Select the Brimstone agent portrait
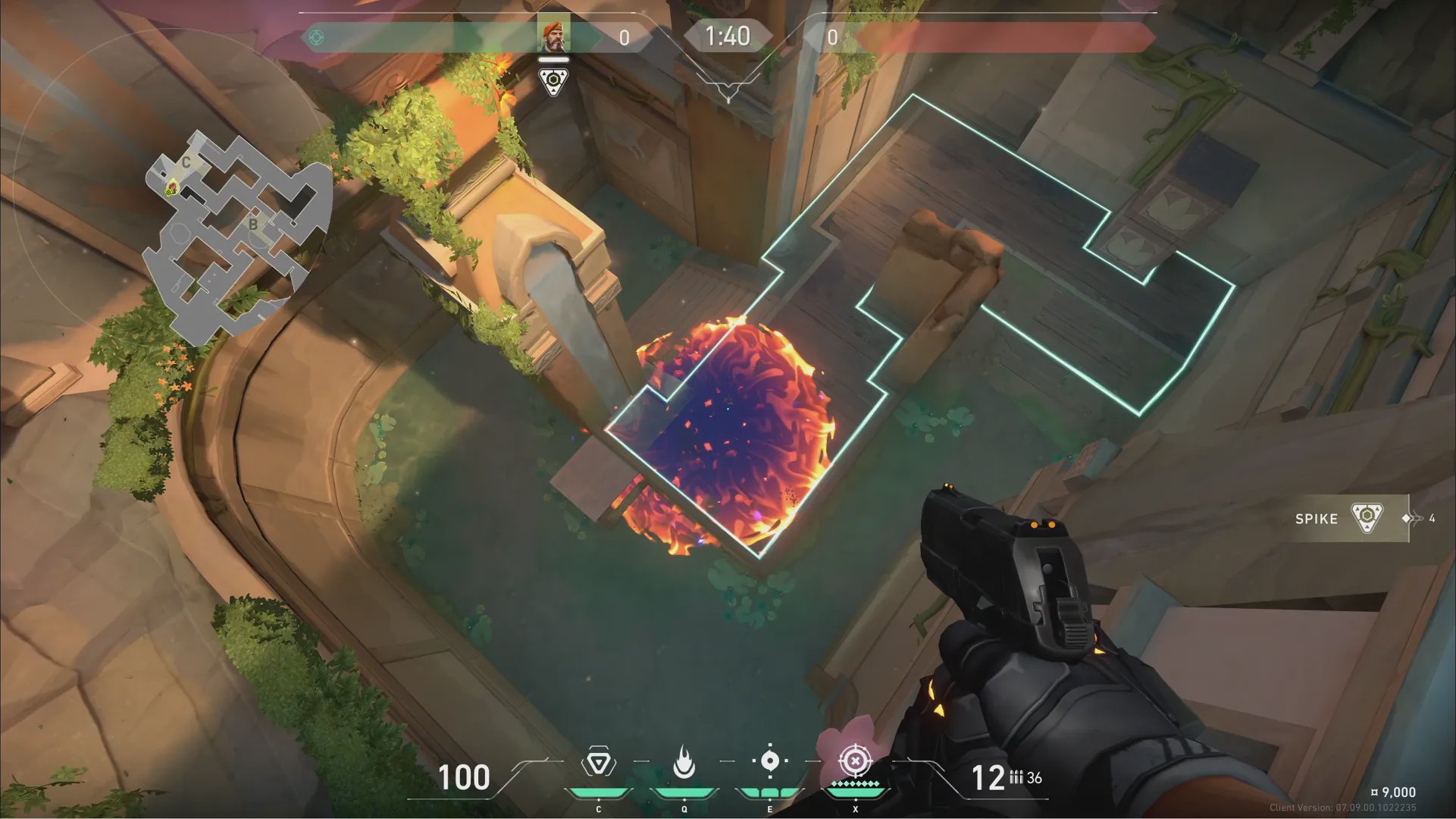 point(554,36)
